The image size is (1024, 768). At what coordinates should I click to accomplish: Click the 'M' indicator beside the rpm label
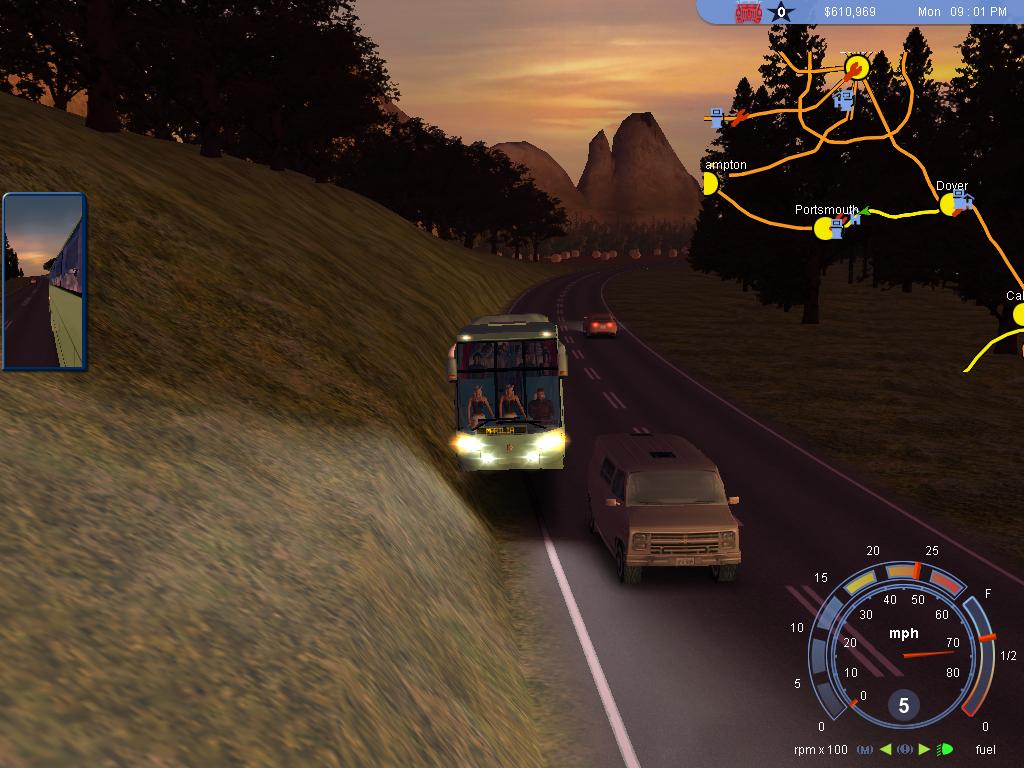[x=866, y=749]
